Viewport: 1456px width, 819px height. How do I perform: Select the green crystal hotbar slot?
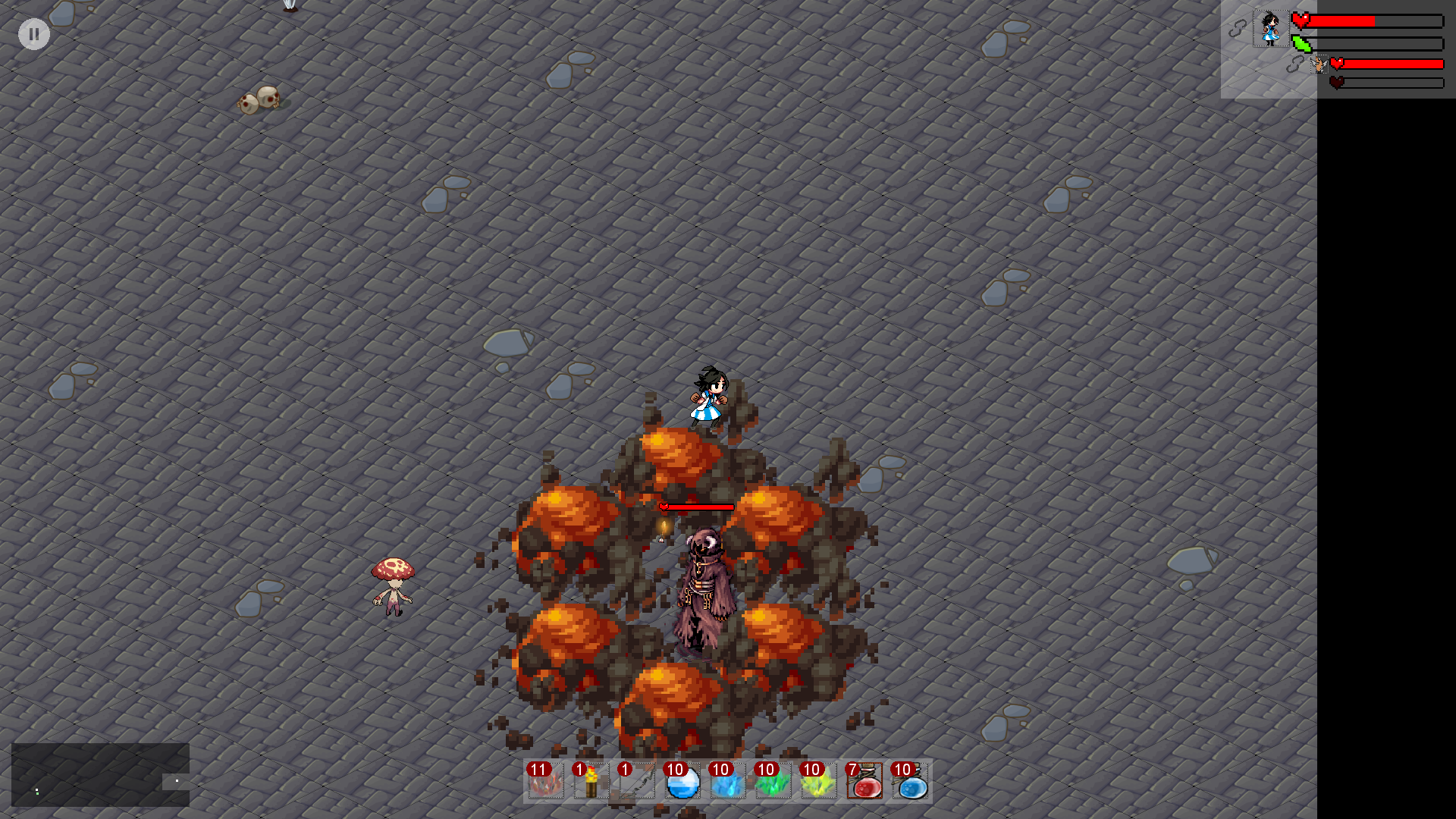point(773,781)
